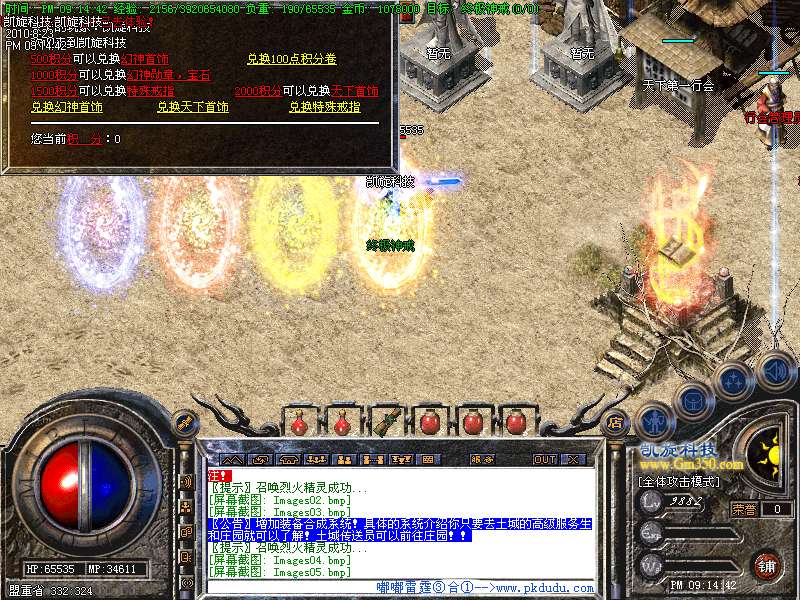
Task: Click the OUT button on toolbar
Action: click(x=544, y=460)
